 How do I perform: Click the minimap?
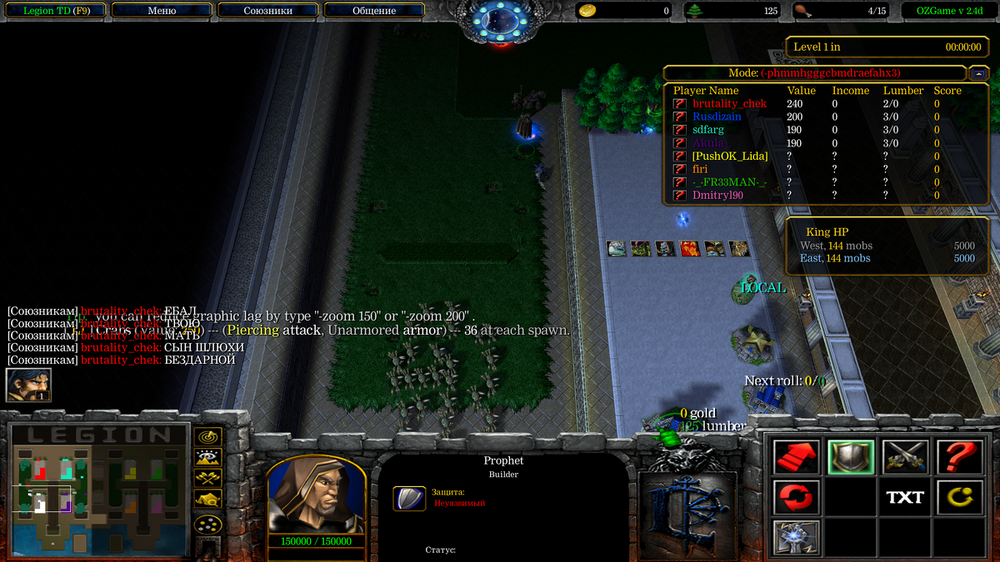[98, 492]
